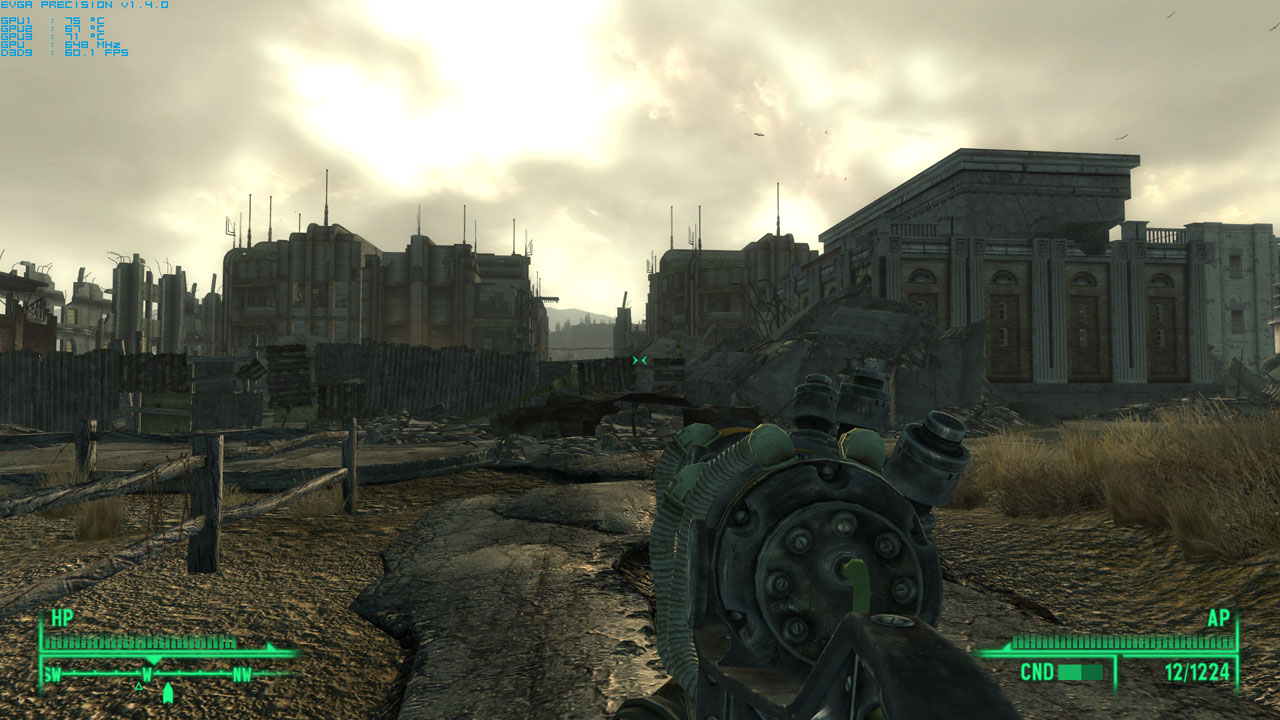Image resolution: width=1280 pixels, height=720 pixels.
Task: Select the W marker on the compass
Action: coord(148,674)
